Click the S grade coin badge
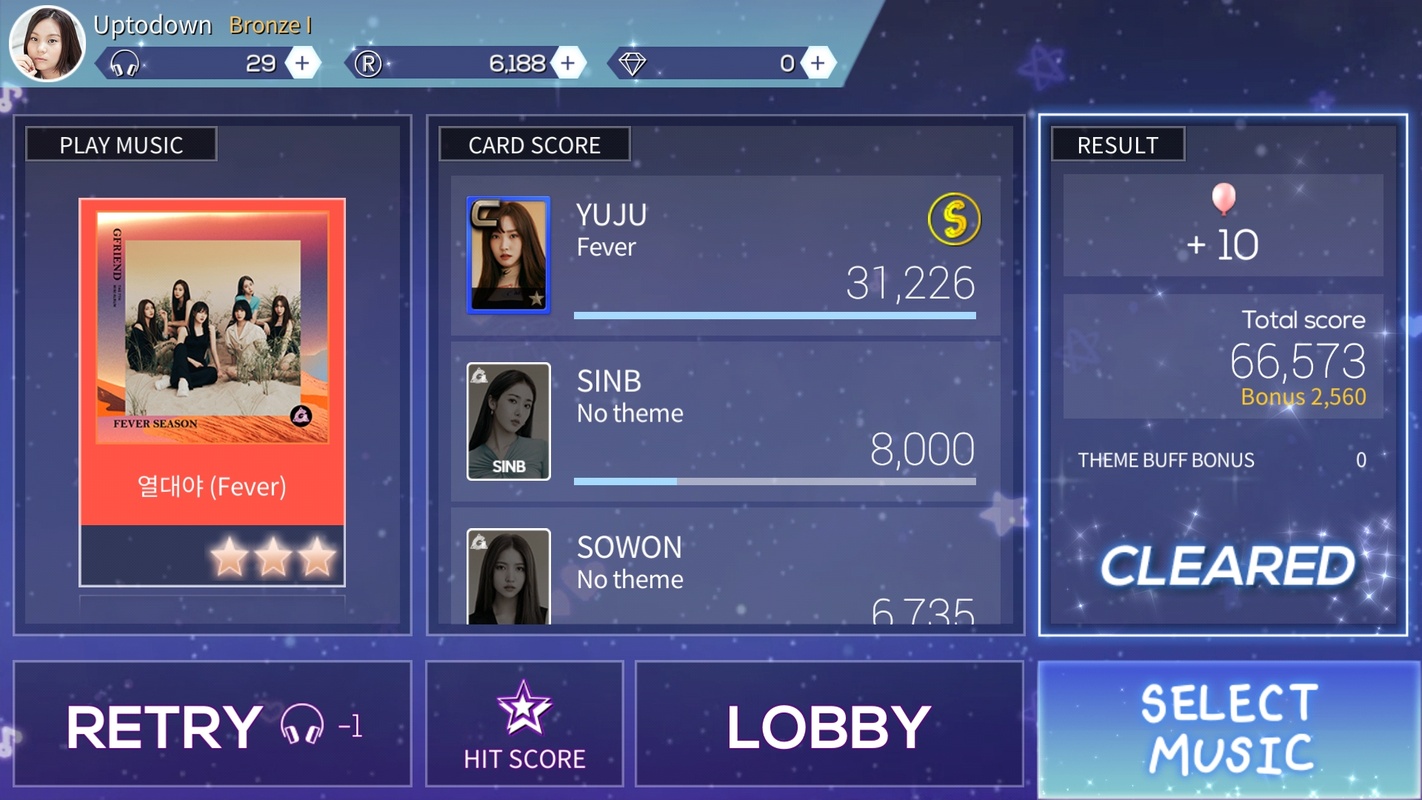1422x800 pixels. (x=953, y=219)
